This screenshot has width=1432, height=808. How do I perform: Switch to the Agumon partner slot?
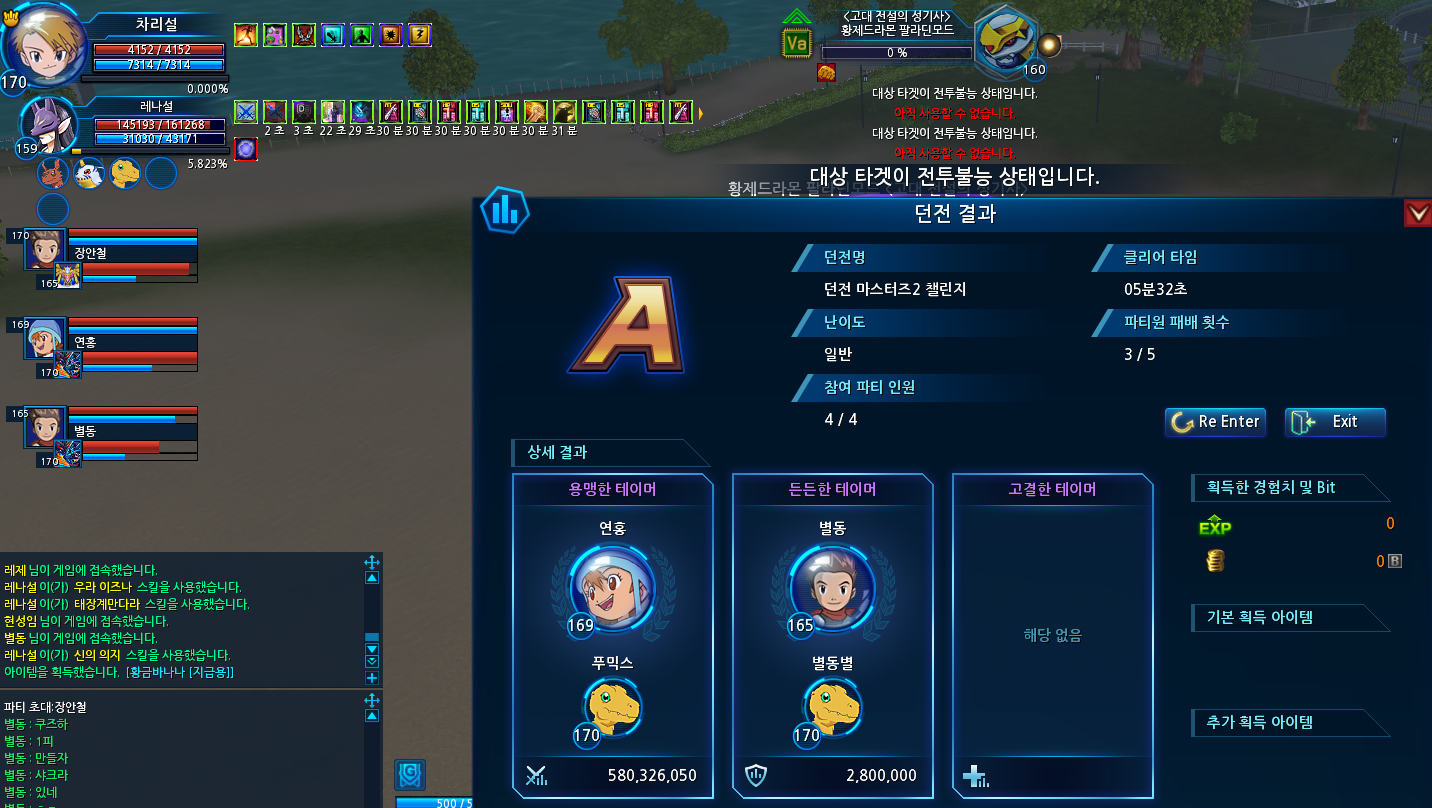point(125,173)
